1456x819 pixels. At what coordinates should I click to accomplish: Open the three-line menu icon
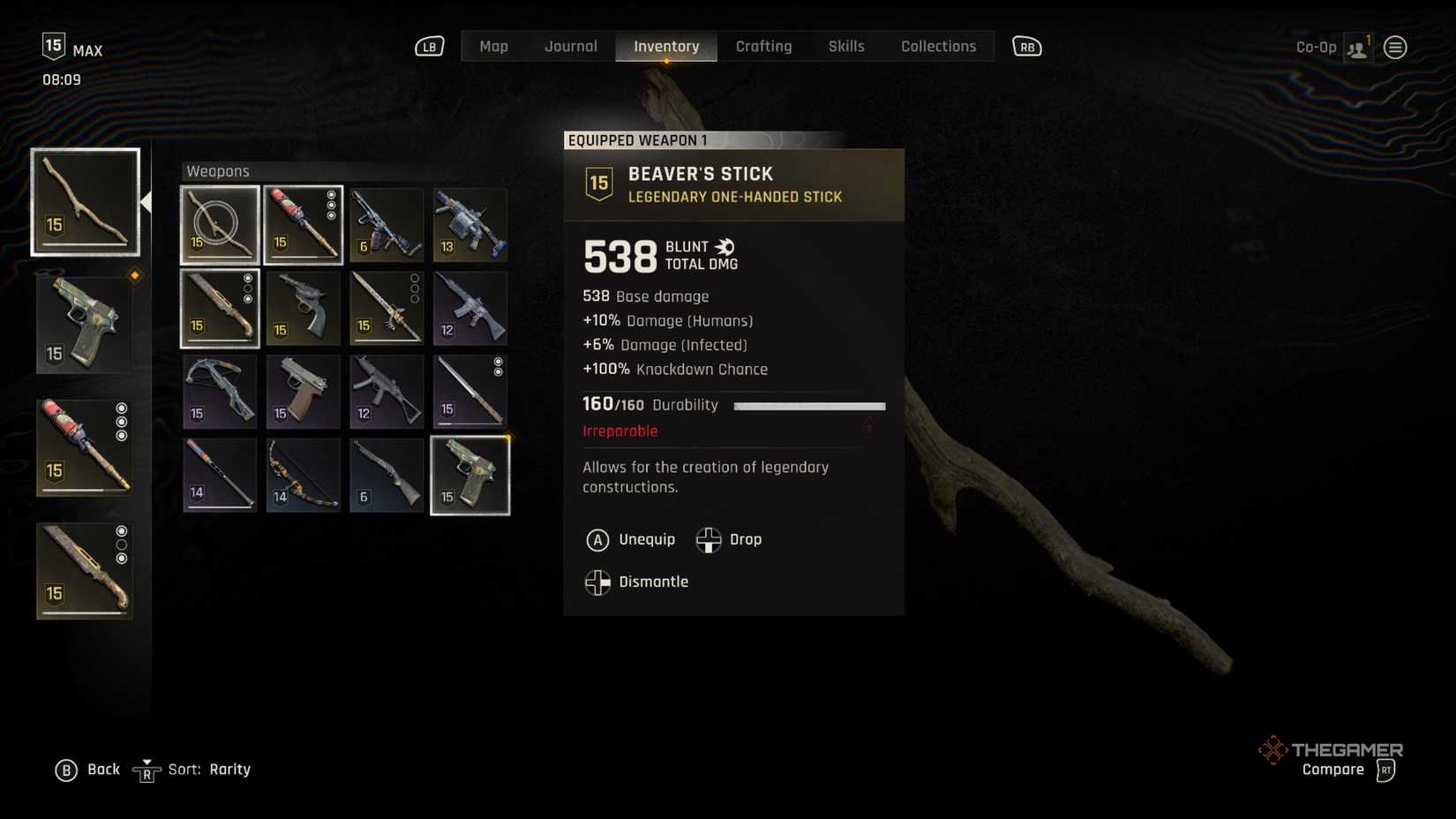tap(1395, 48)
